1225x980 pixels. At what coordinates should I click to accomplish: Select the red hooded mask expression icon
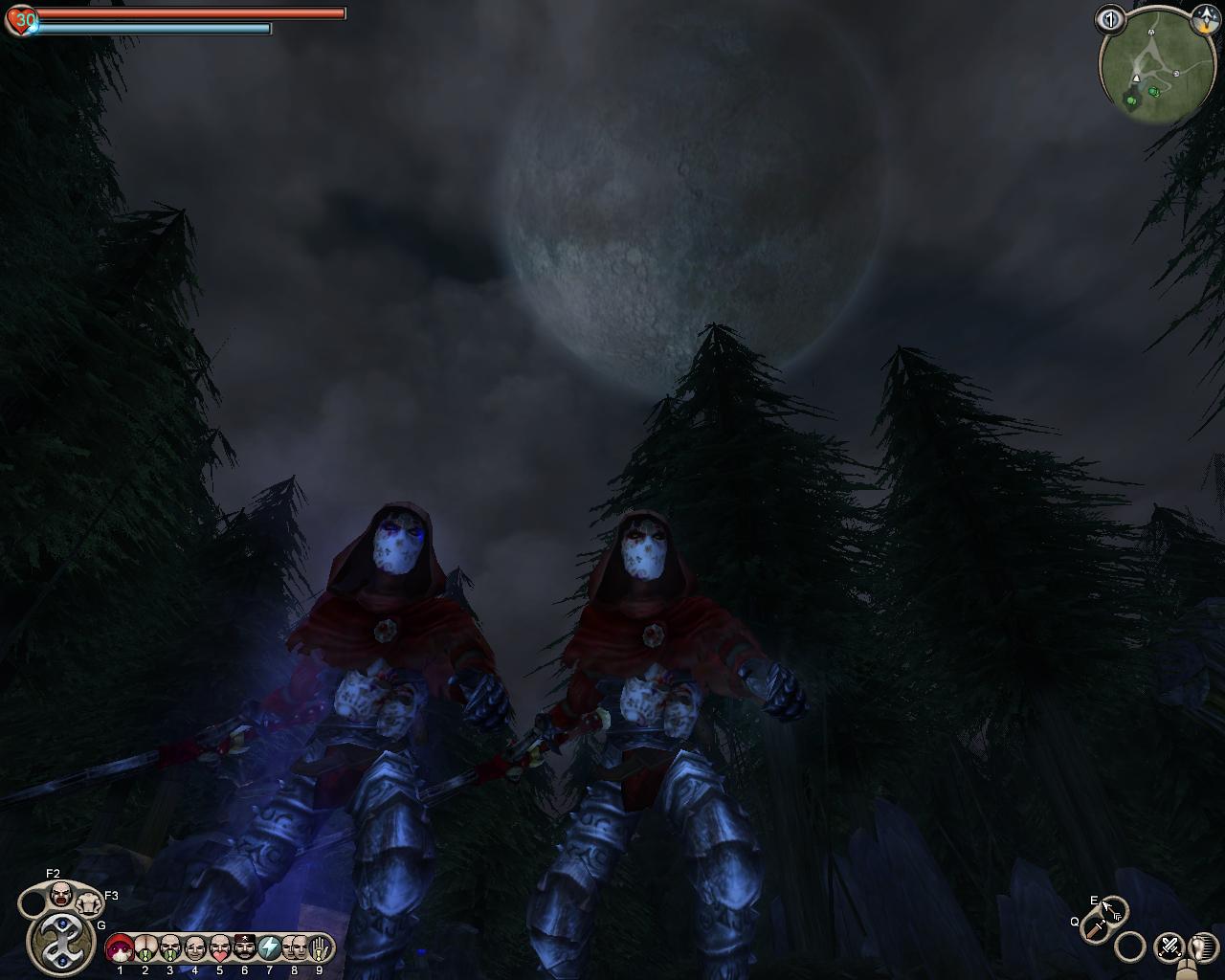120,948
